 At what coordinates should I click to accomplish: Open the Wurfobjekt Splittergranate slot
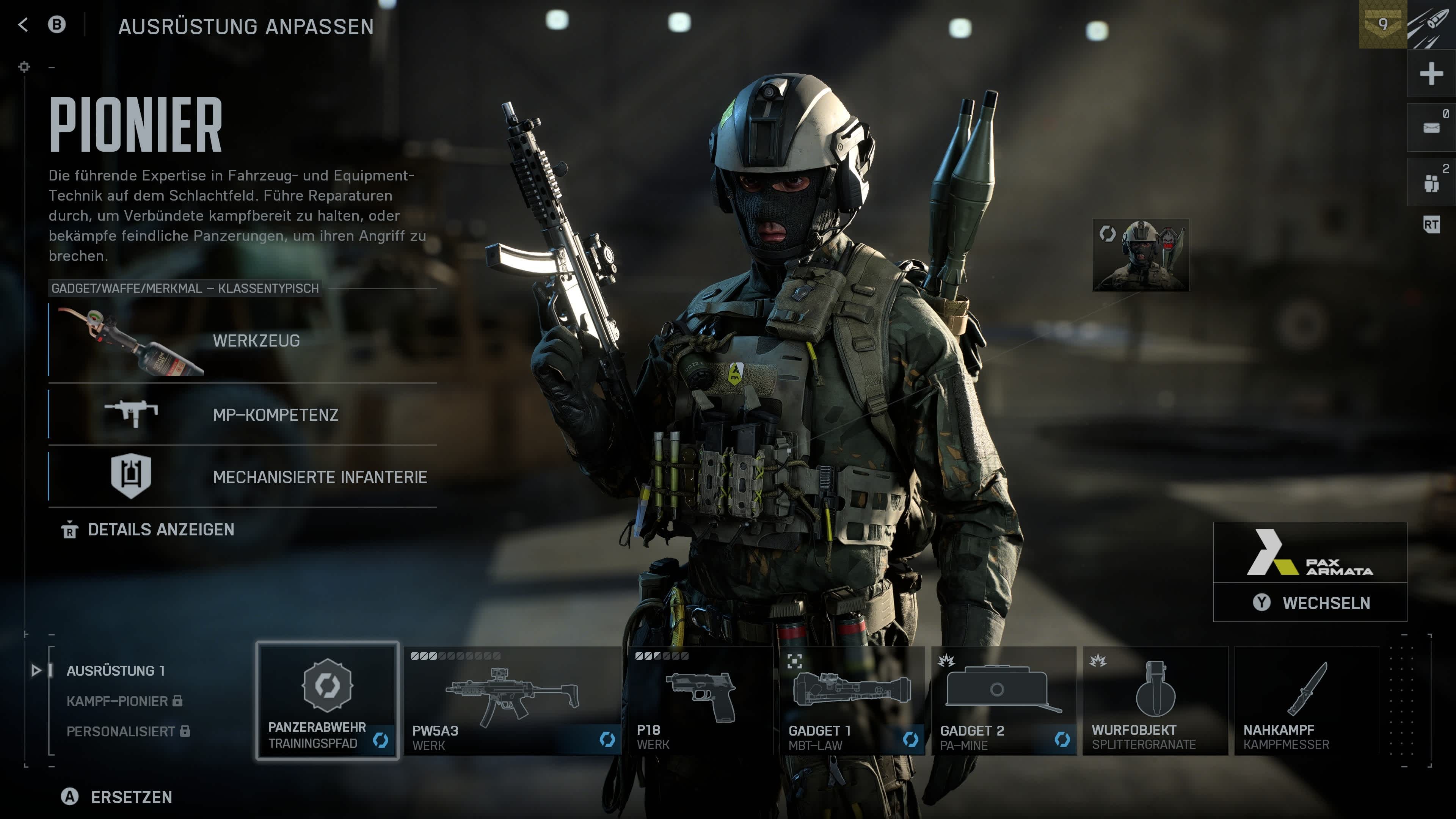click(x=1155, y=701)
